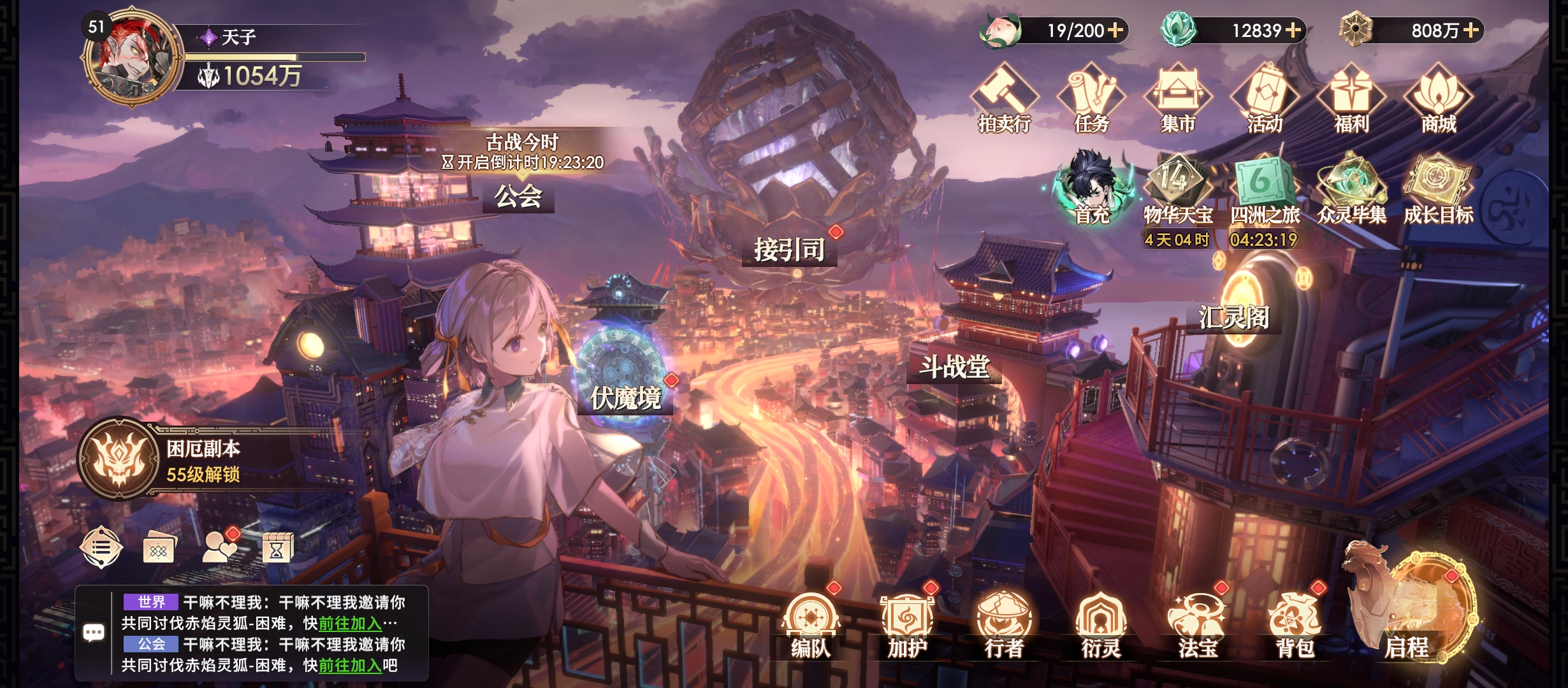Image resolution: width=1568 pixels, height=688 pixels.
Task: Open the 任务 quest menu
Action: (x=1091, y=99)
